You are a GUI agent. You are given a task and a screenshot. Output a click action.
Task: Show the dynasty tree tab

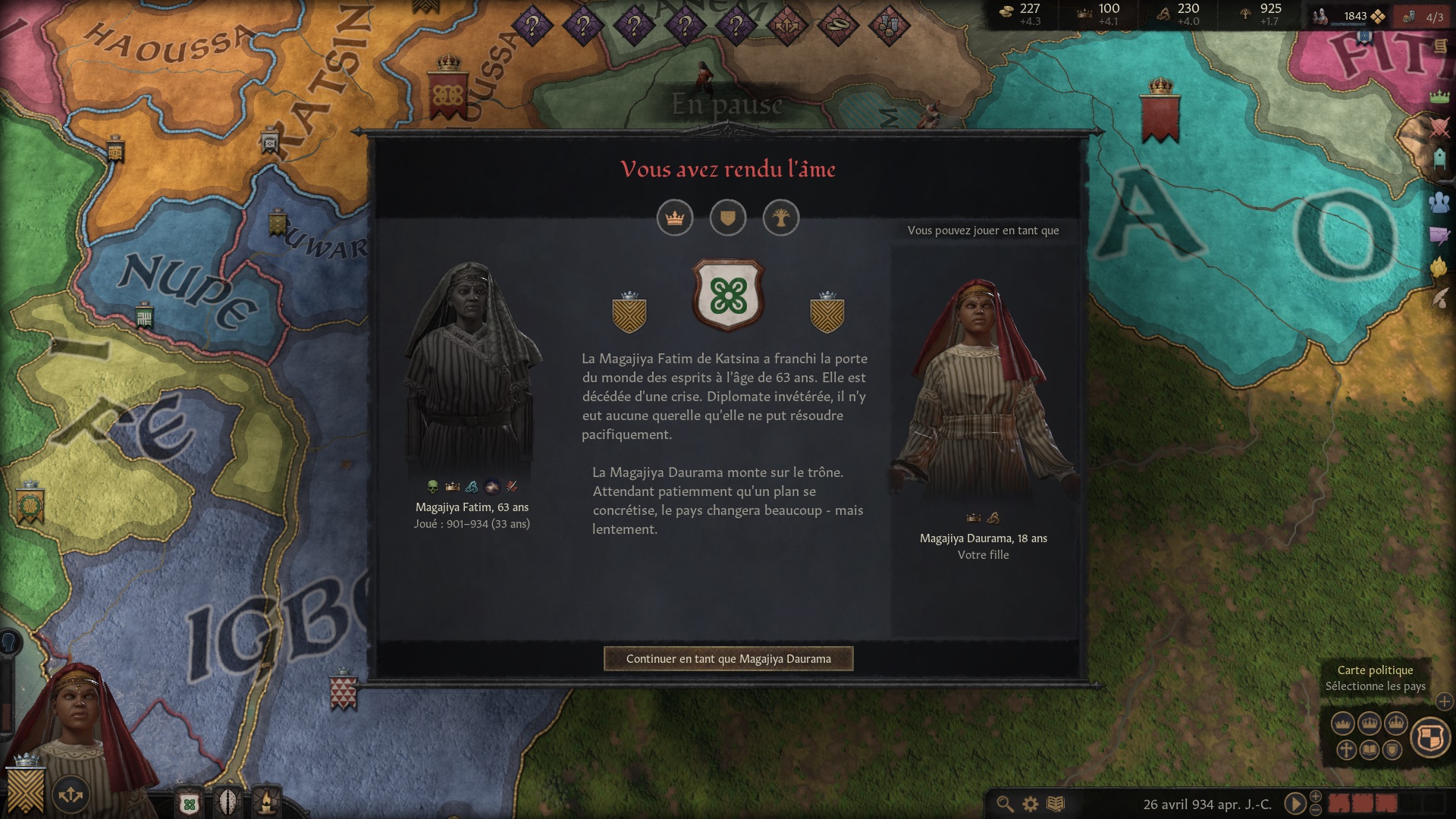click(x=780, y=218)
